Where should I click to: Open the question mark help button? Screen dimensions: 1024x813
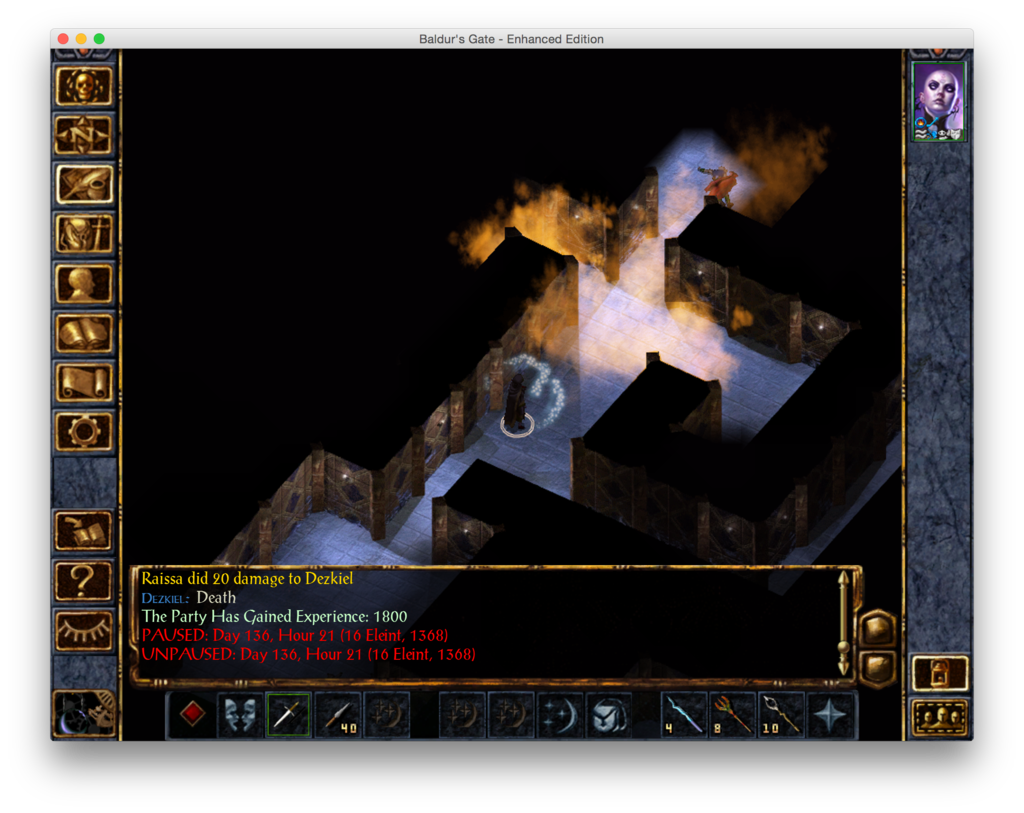84,580
